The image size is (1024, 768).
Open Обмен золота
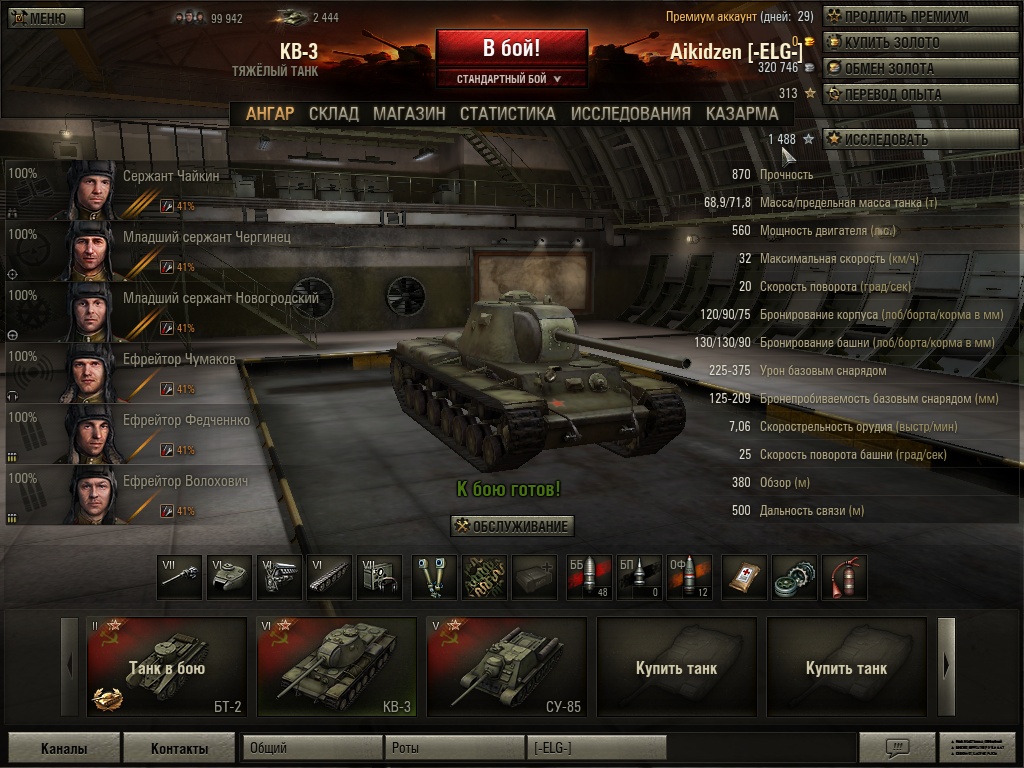[906, 69]
